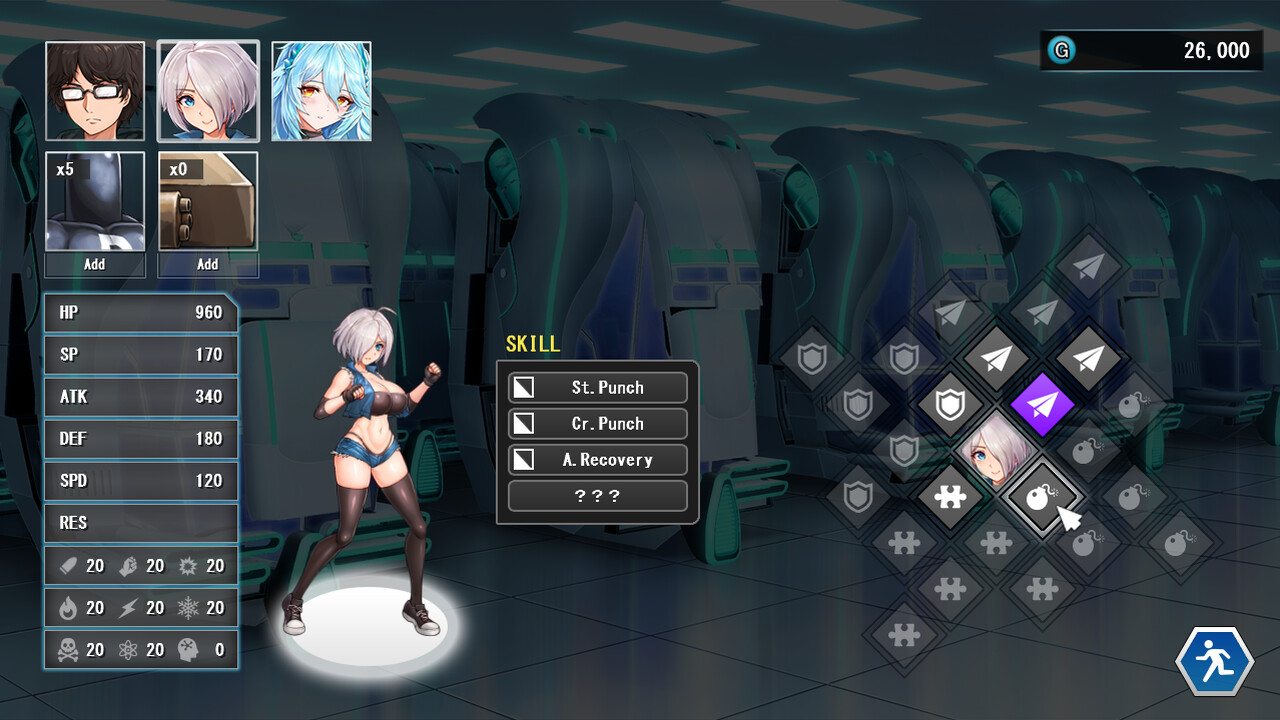Click the G currency icon near gold amount
Screen dimensions: 1280x720
click(x=1061, y=50)
